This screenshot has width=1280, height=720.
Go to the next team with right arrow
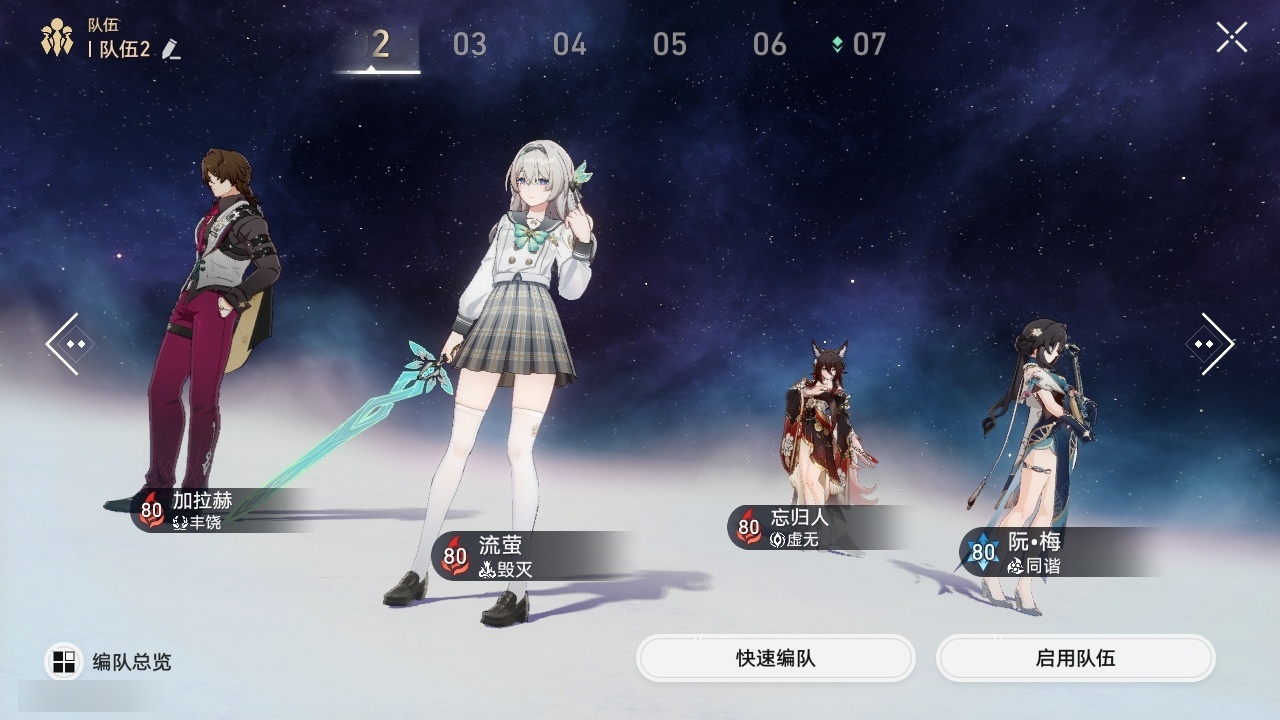coord(1209,344)
